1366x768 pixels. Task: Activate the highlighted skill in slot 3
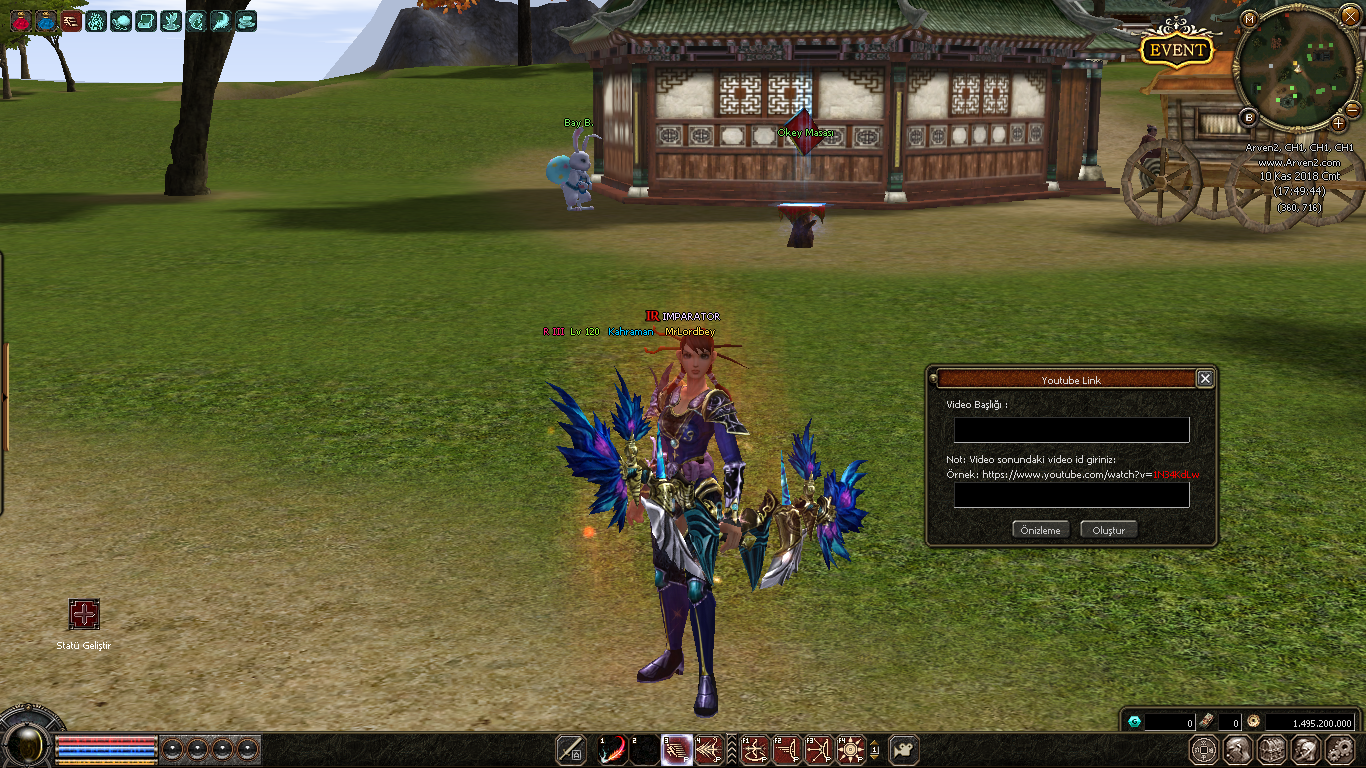coord(677,749)
